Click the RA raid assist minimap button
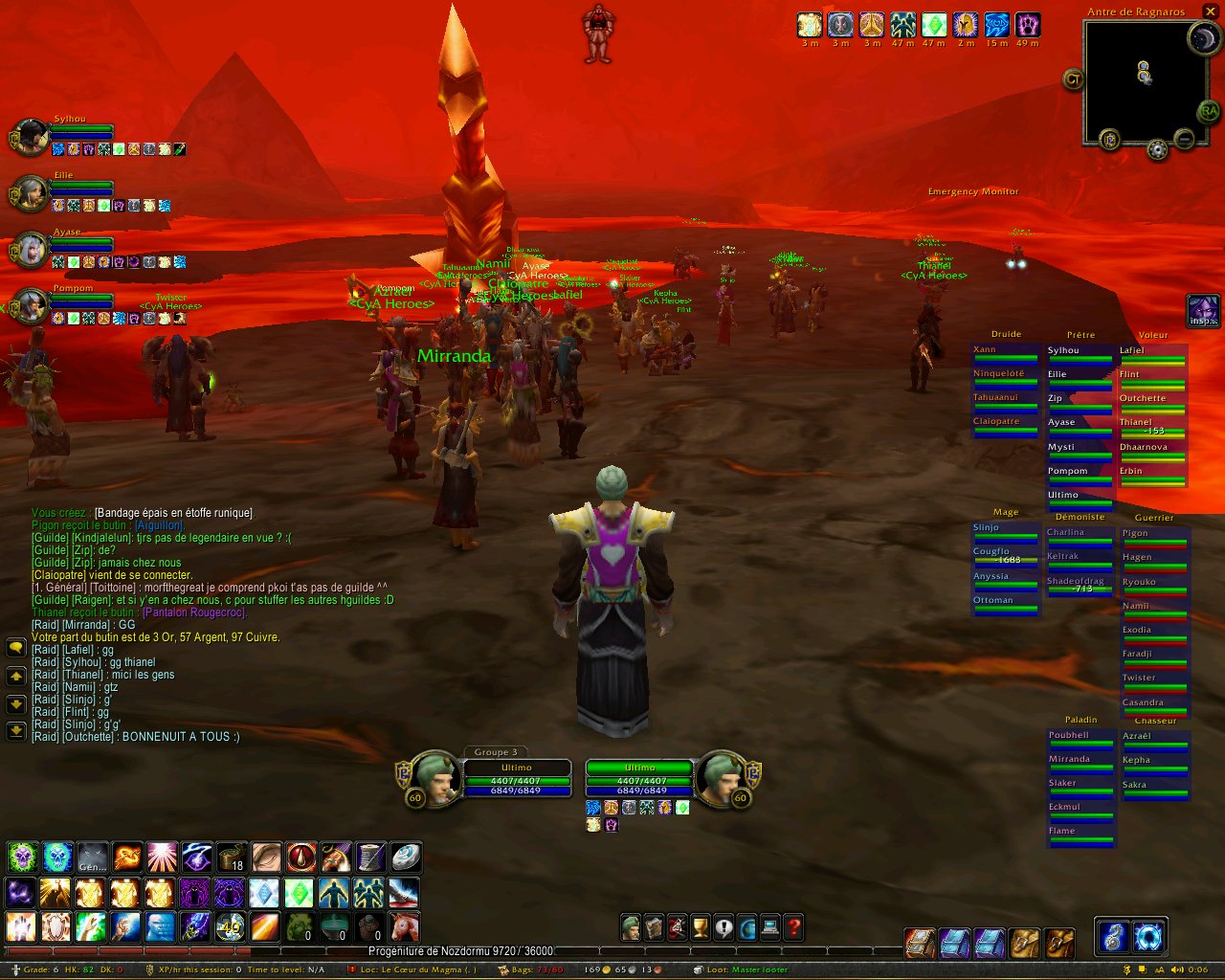The width and height of the screenshot is (1225, 980). 1209,112
